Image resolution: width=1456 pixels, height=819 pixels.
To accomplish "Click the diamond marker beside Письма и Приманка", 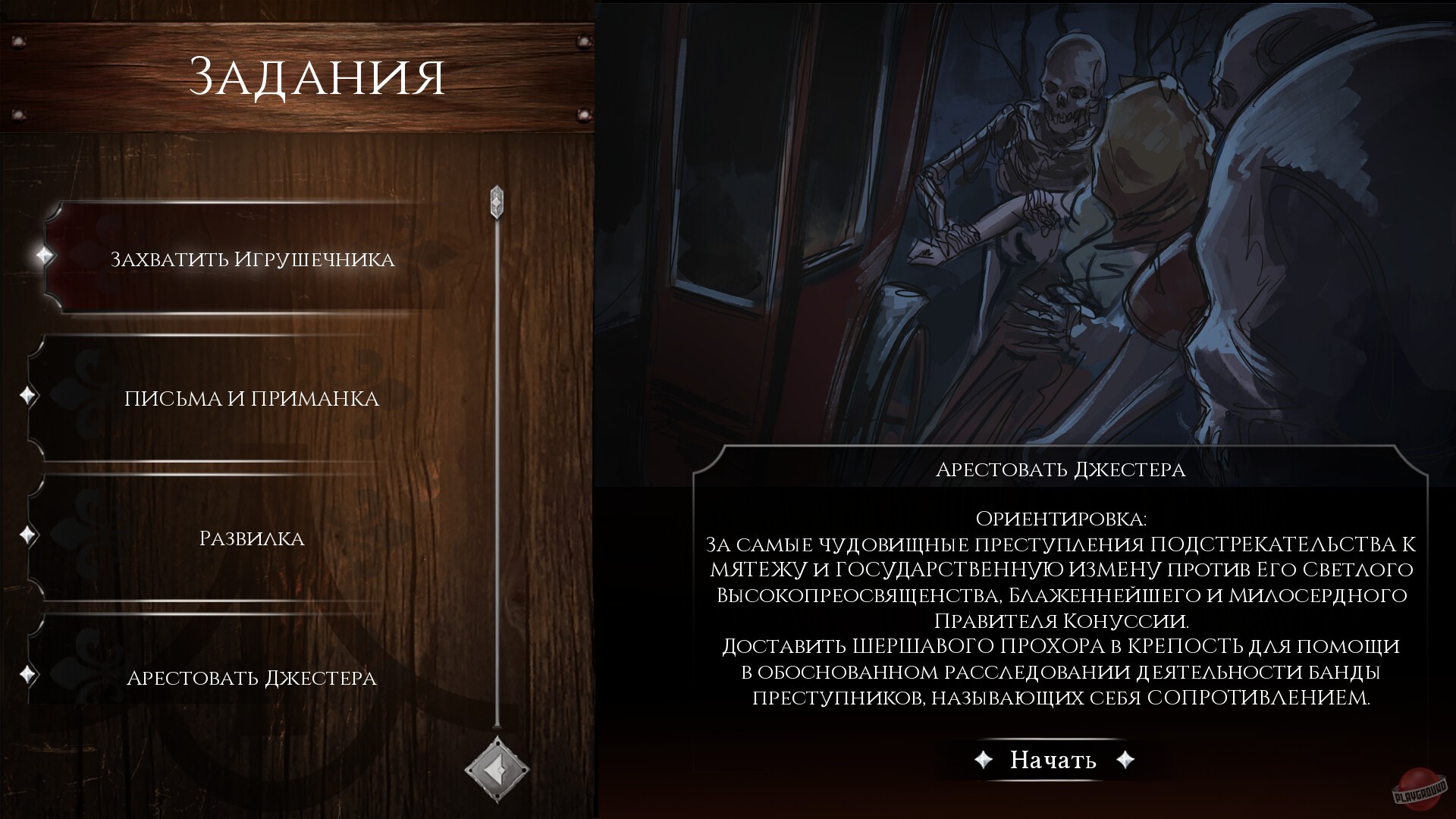I will 29,394.
